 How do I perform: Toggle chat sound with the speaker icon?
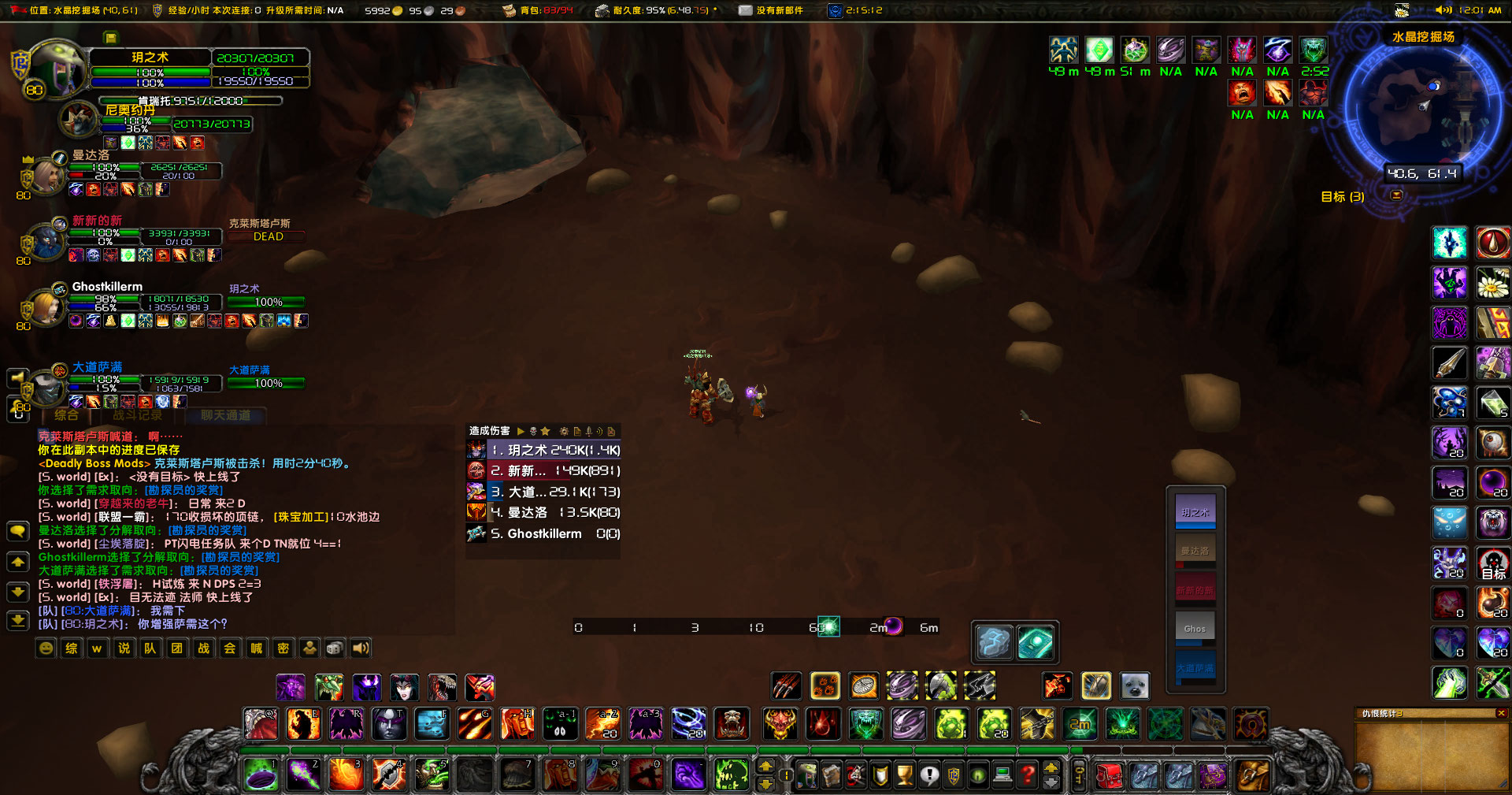click(361, 648)
